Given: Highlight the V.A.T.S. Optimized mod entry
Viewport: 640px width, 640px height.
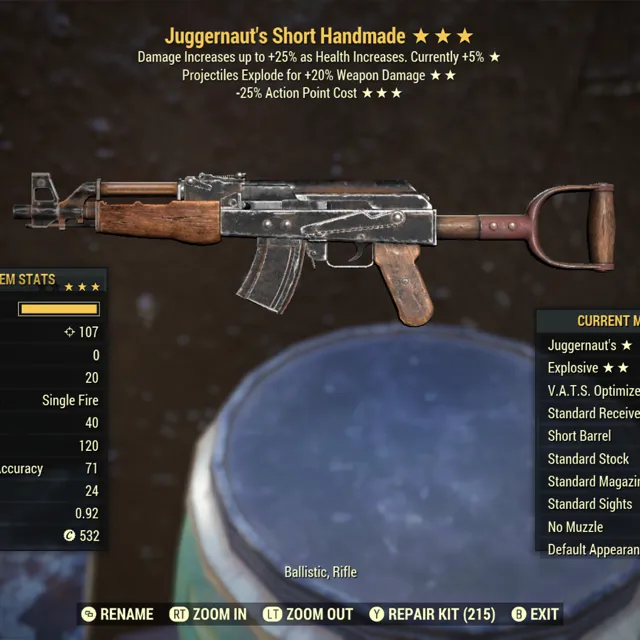Looking at the screenshot, I should tap(593, 391).
